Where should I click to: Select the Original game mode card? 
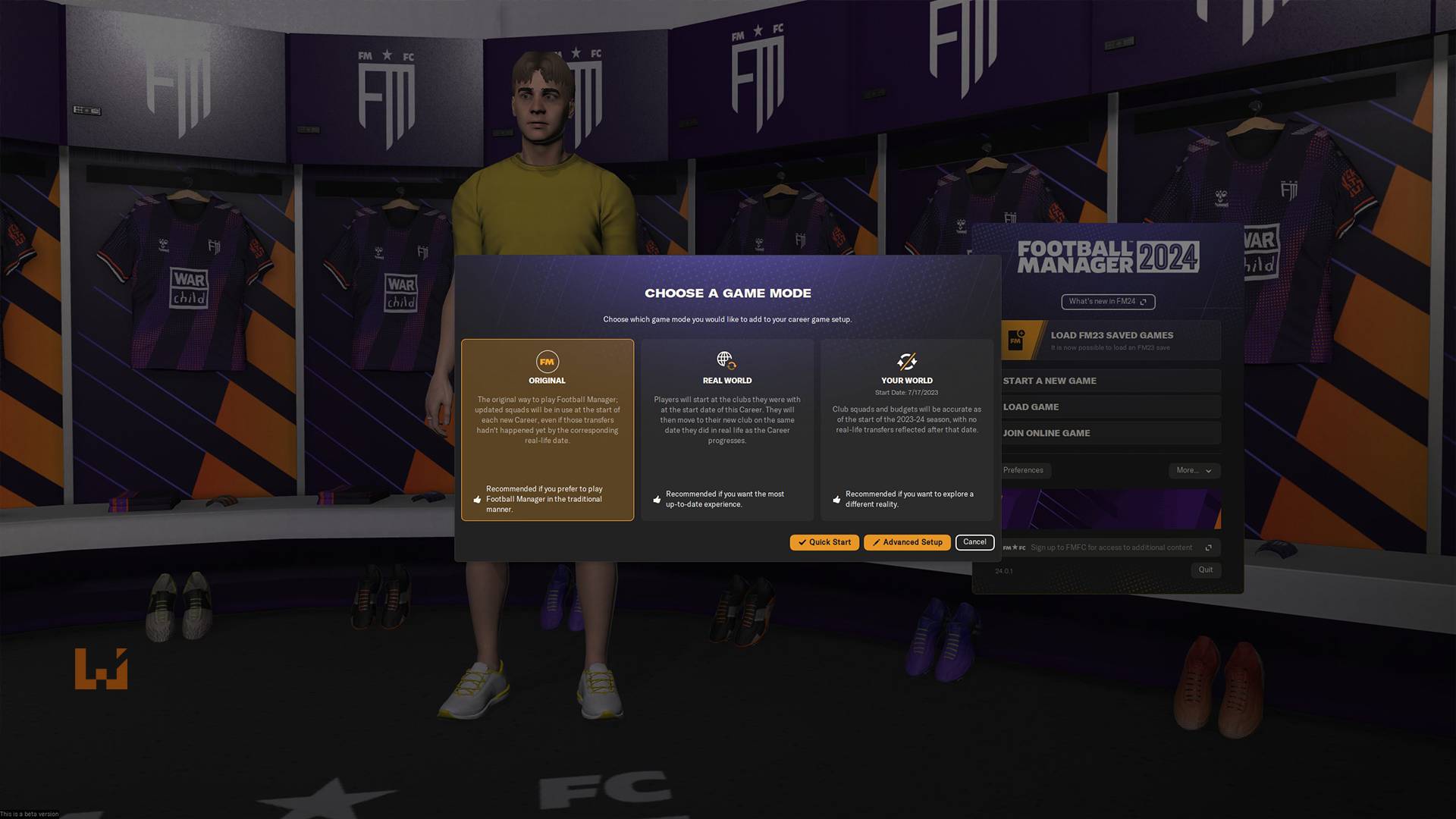click(x=547, y=429)
